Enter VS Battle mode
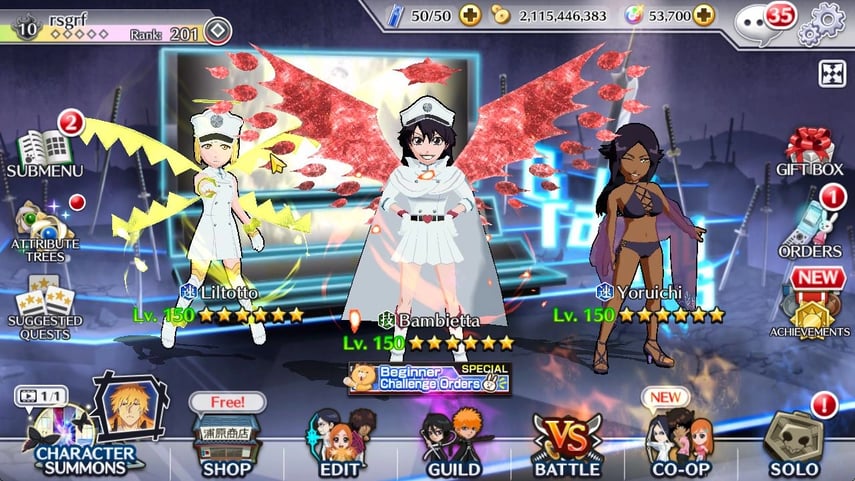This screenshot has height=481, width=855. [567, 442]
